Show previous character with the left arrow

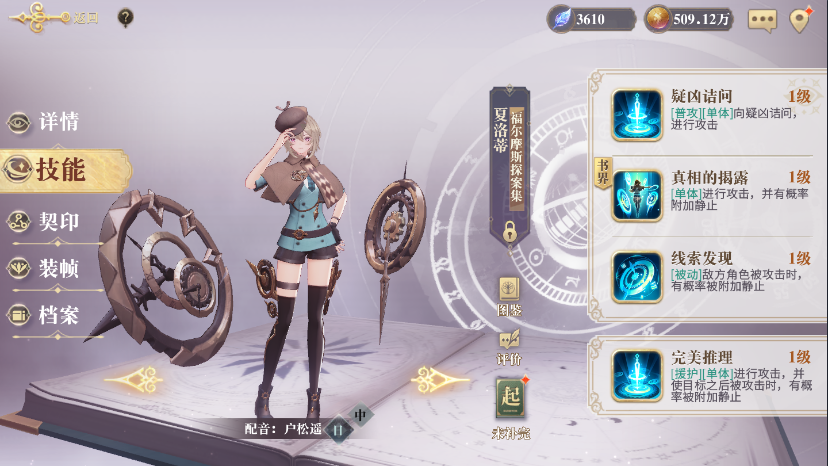[134, 379]
